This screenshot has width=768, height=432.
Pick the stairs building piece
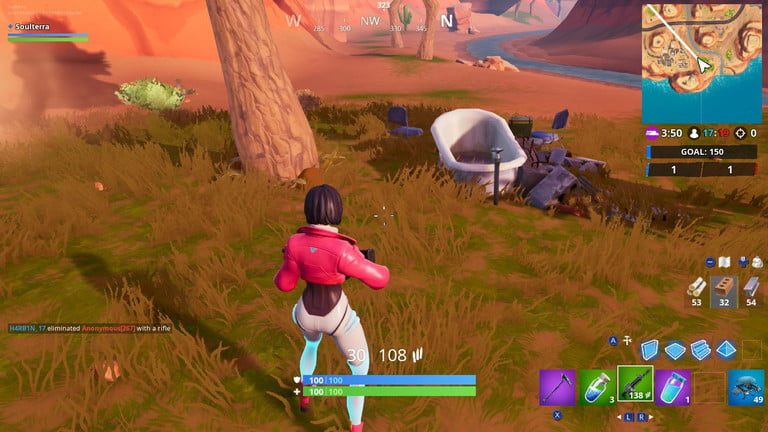tap(700, 349)
